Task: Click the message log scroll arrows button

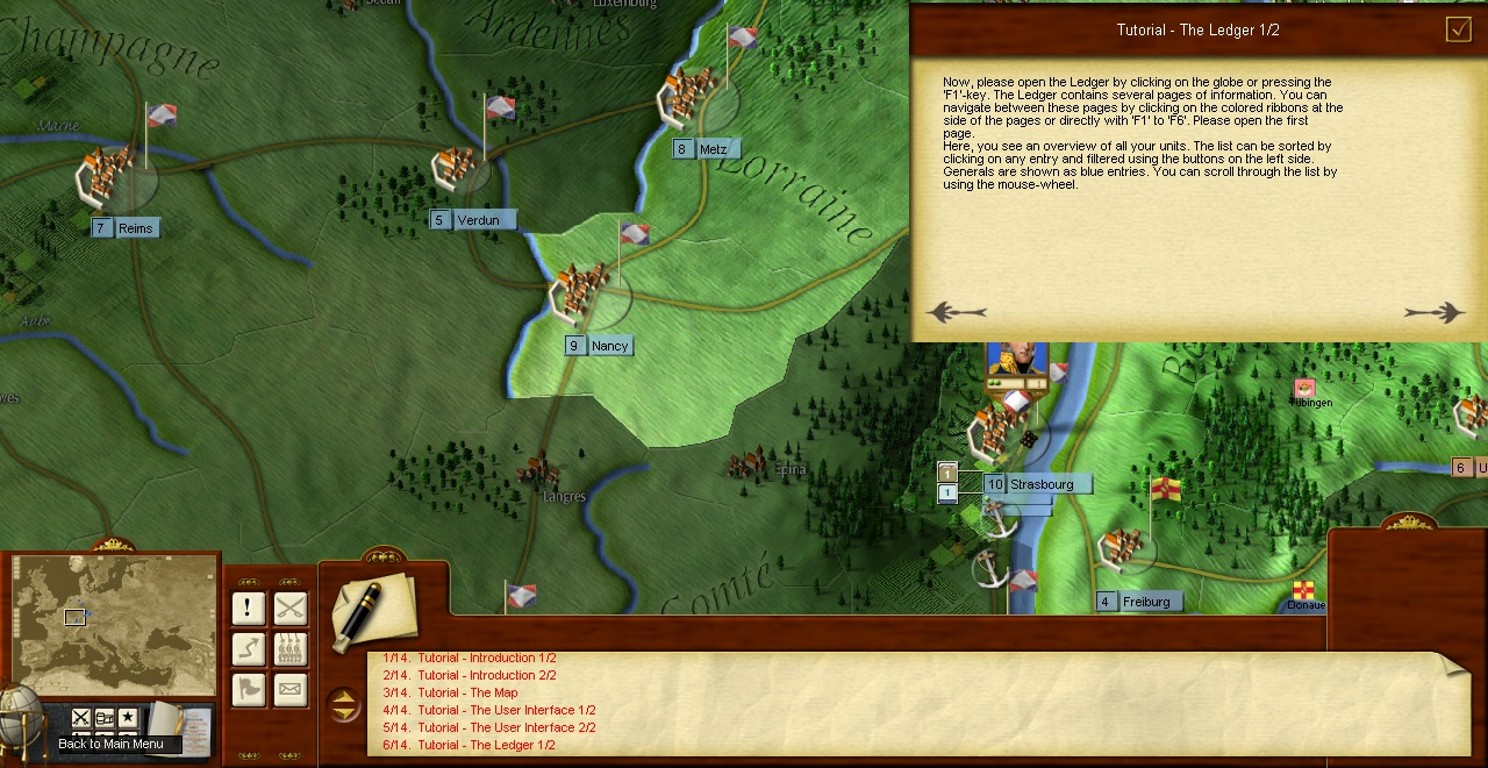Action: point(344,705)
